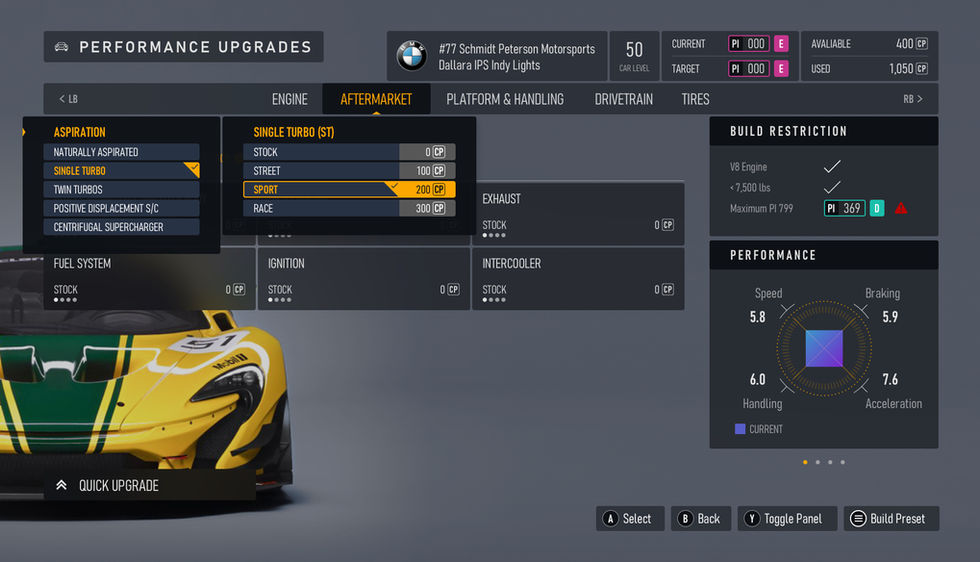Select the Sport turbo upgrade

349,189
